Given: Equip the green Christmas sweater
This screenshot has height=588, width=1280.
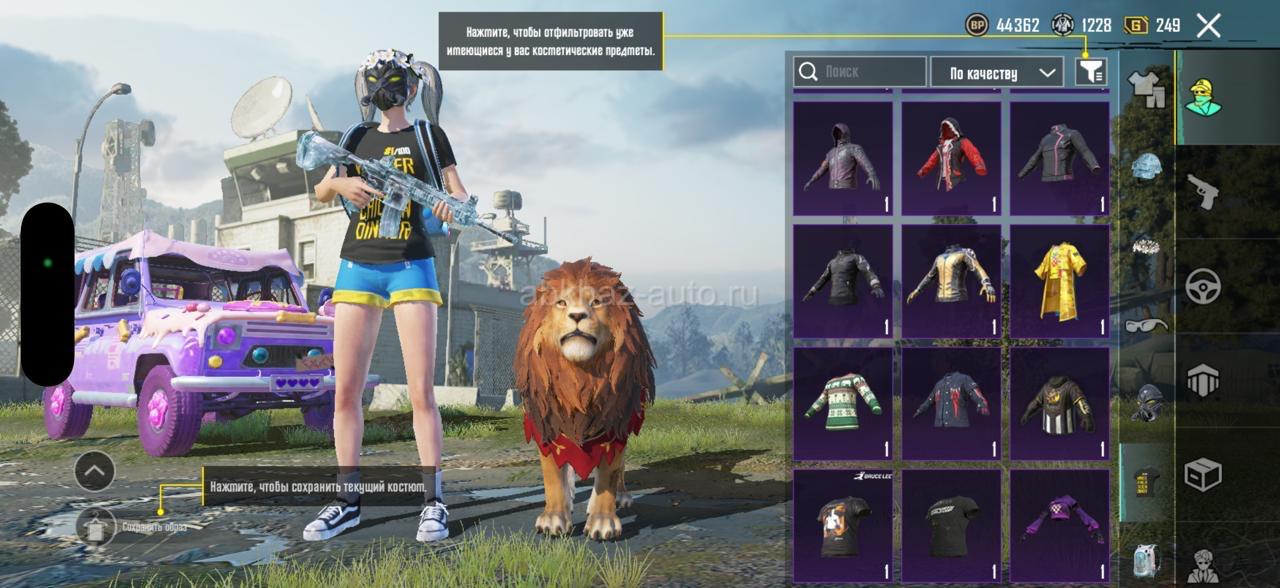Looking at the screenshot, I should [x=842, y=403].
